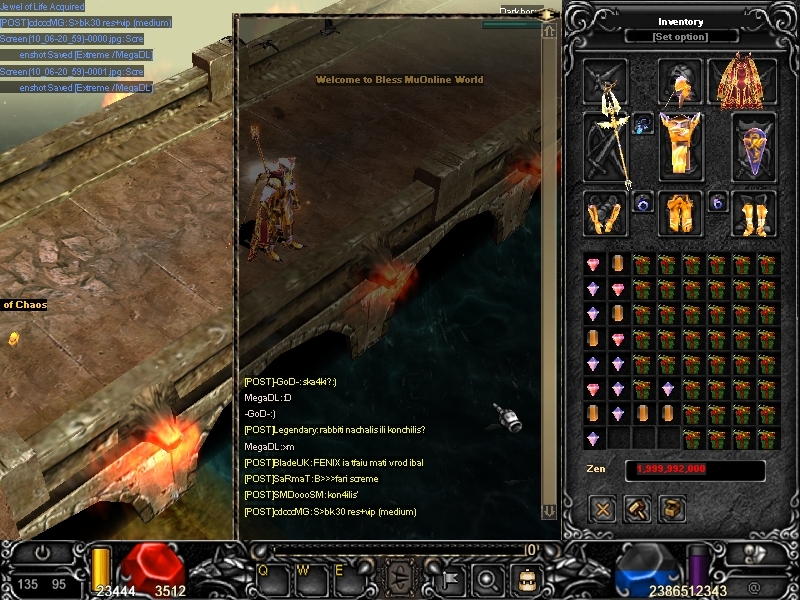800x600 pixels.
Task: Select the equipped blue pendant
Action: pos(643,124)
